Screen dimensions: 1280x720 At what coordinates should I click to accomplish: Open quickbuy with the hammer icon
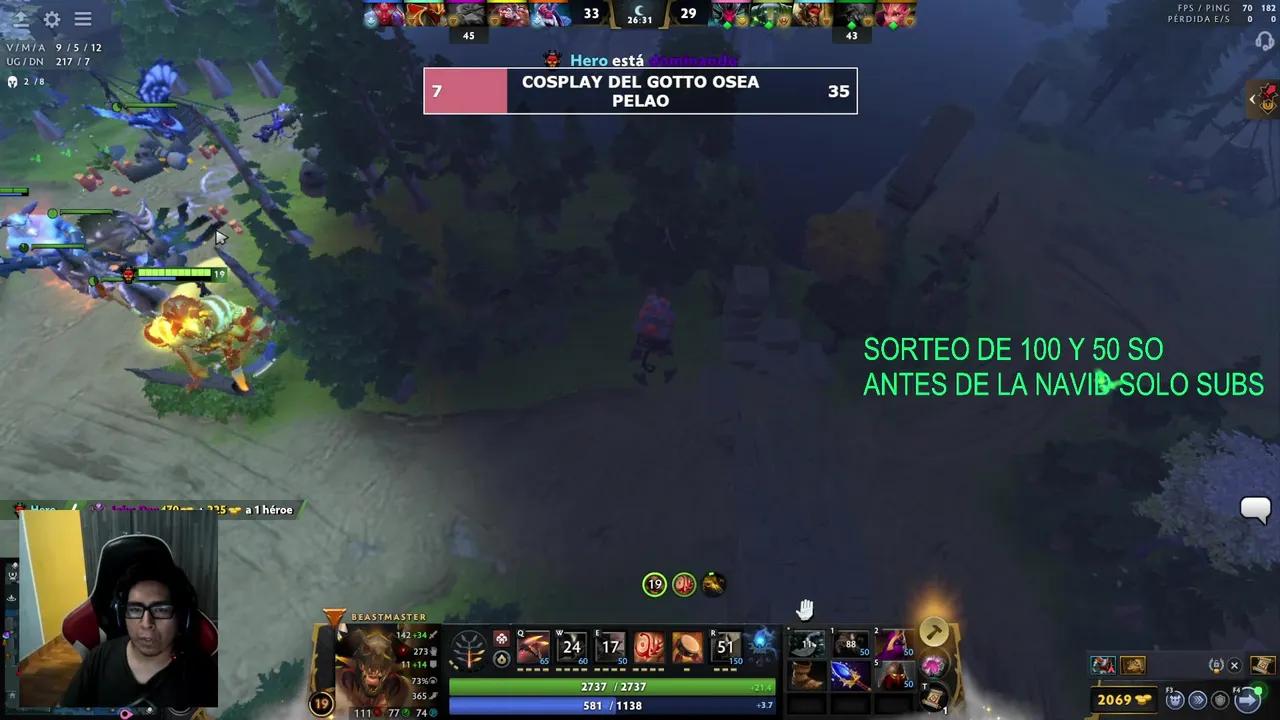click(x=933, y=630)
